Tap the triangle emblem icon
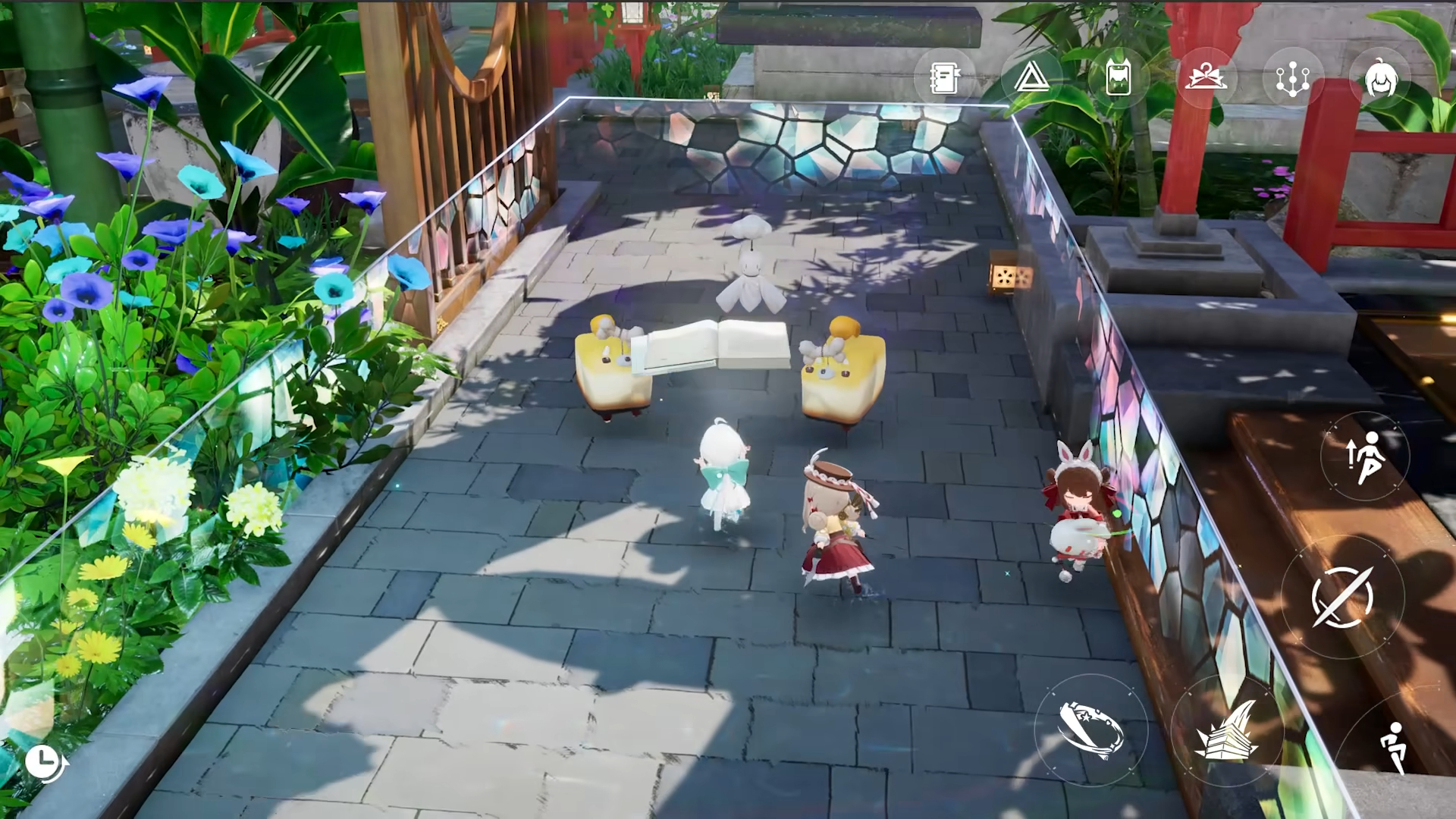This screenshot has width=1456, height=819. point(1031,78)
